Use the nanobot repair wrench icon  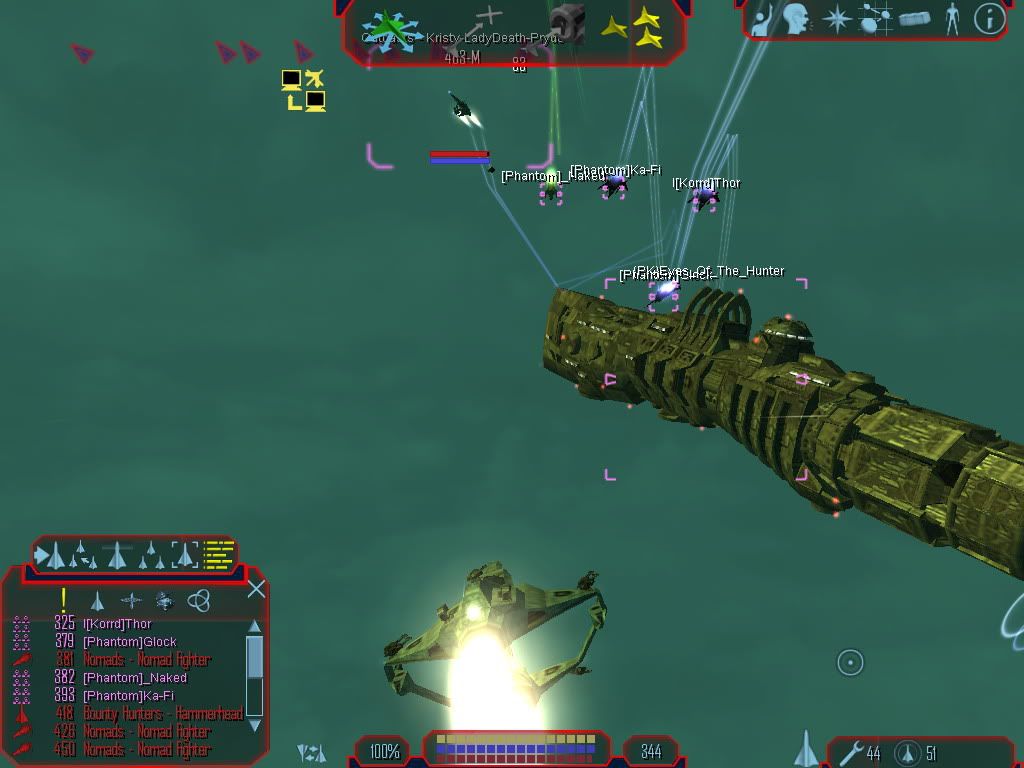click(852, 752)
